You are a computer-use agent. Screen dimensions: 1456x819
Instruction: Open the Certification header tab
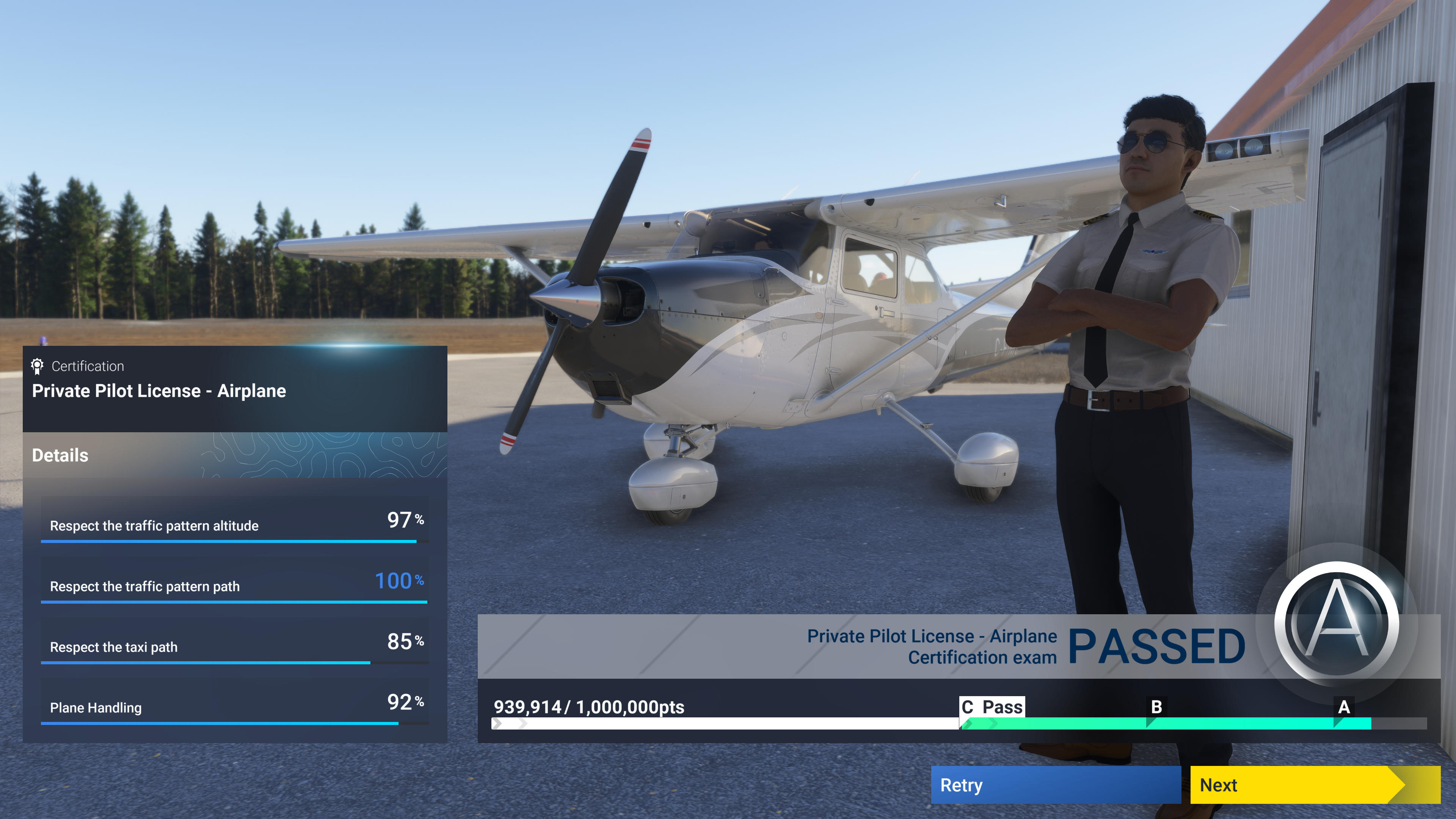pyautogui.click(x=88, y=366)
